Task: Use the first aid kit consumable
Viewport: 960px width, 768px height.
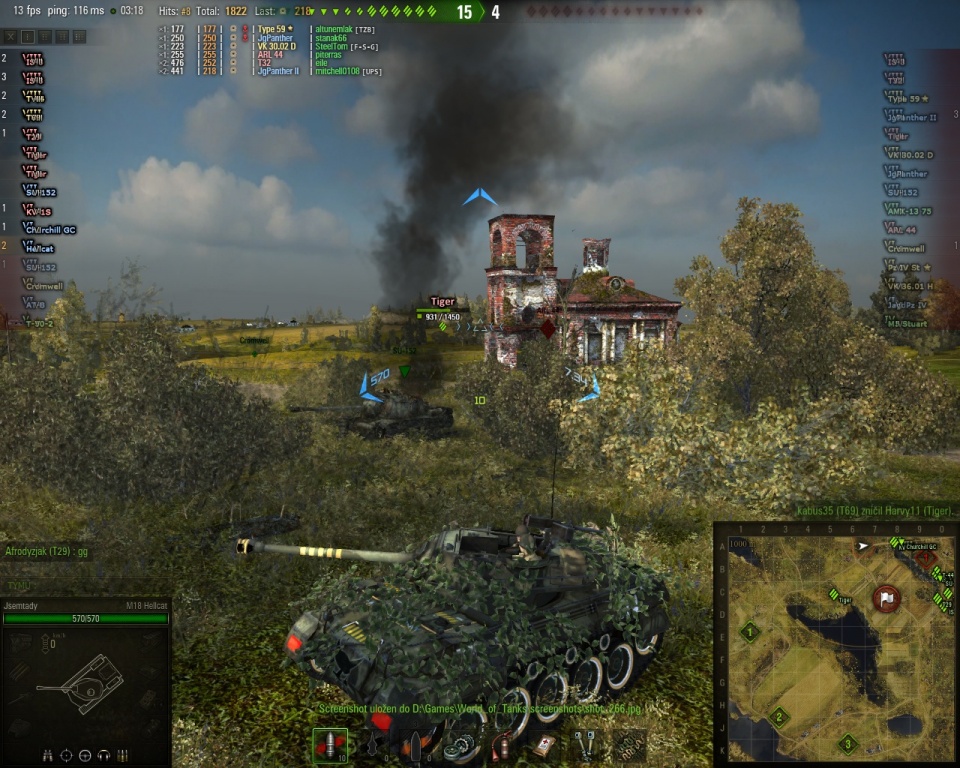Action: (x=543, y=745)
